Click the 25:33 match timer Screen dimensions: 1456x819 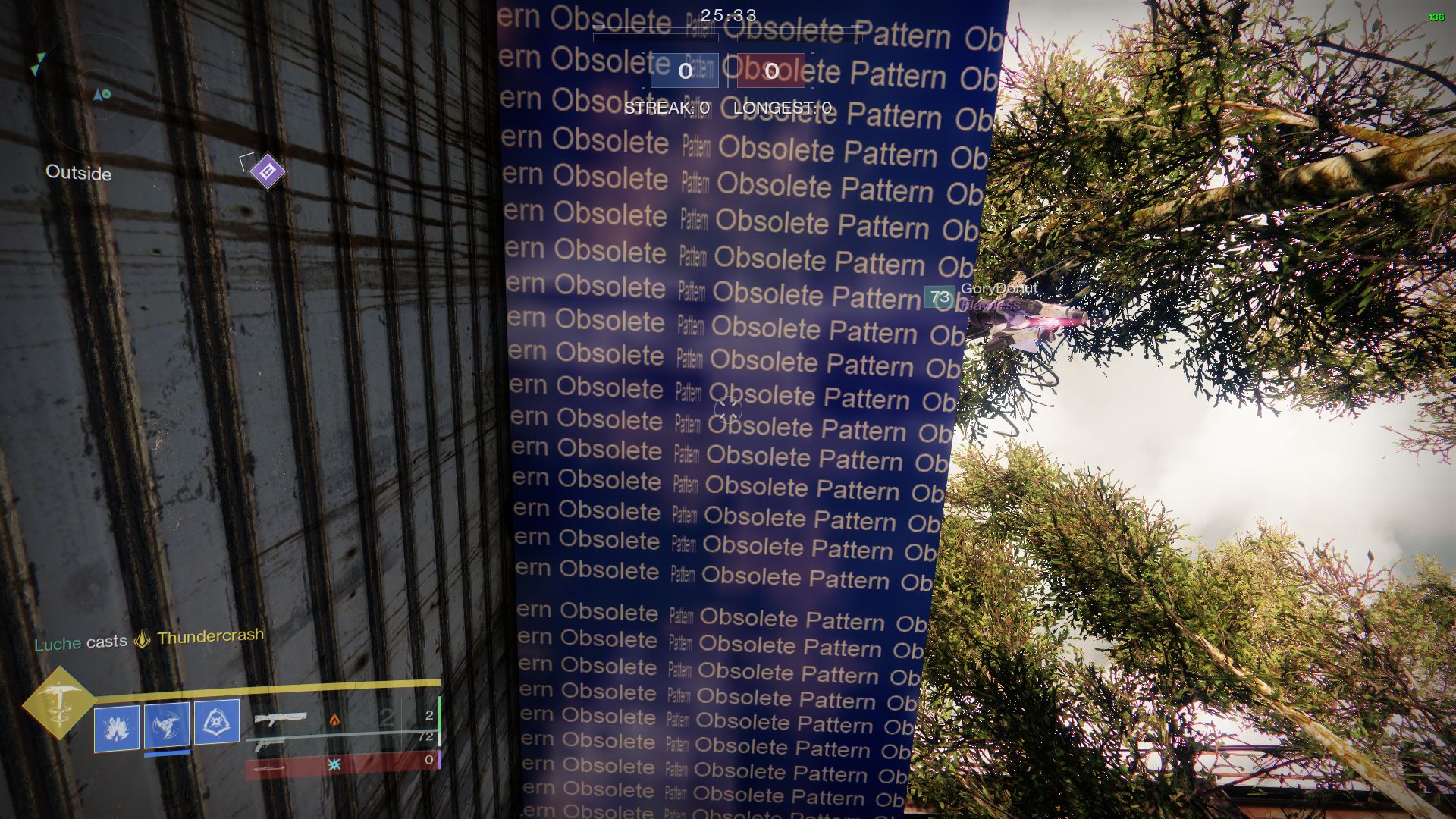pos(726,15)
